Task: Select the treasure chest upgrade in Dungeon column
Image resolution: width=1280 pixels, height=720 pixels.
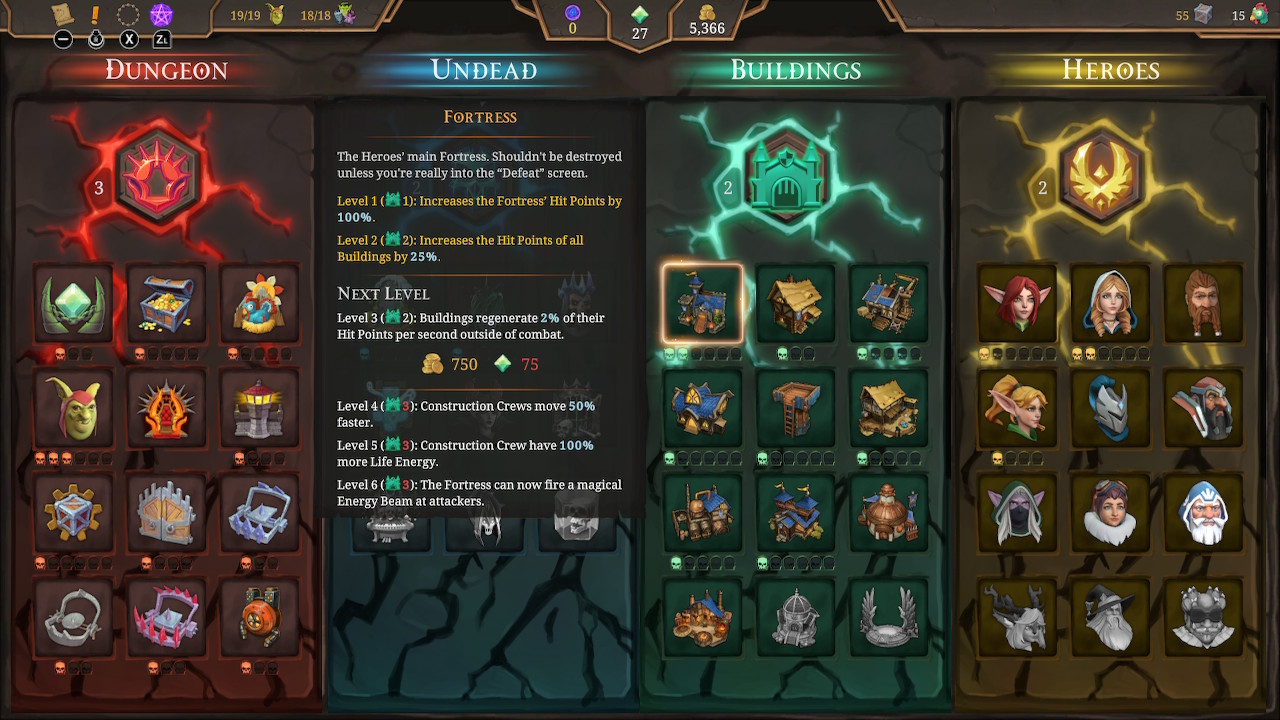Action: (166, 303)
